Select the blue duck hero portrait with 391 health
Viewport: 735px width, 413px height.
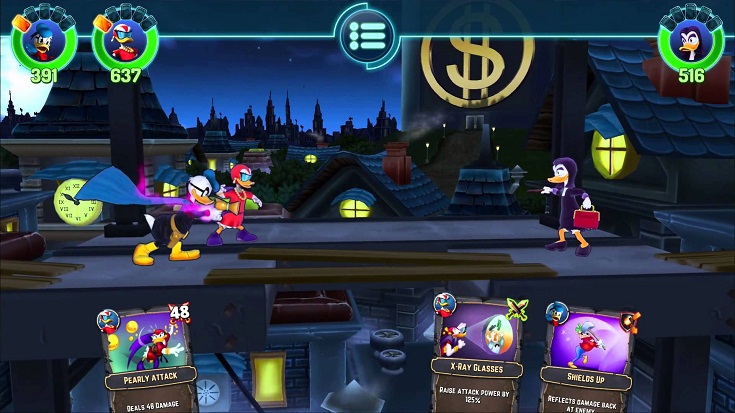(43, 40)
